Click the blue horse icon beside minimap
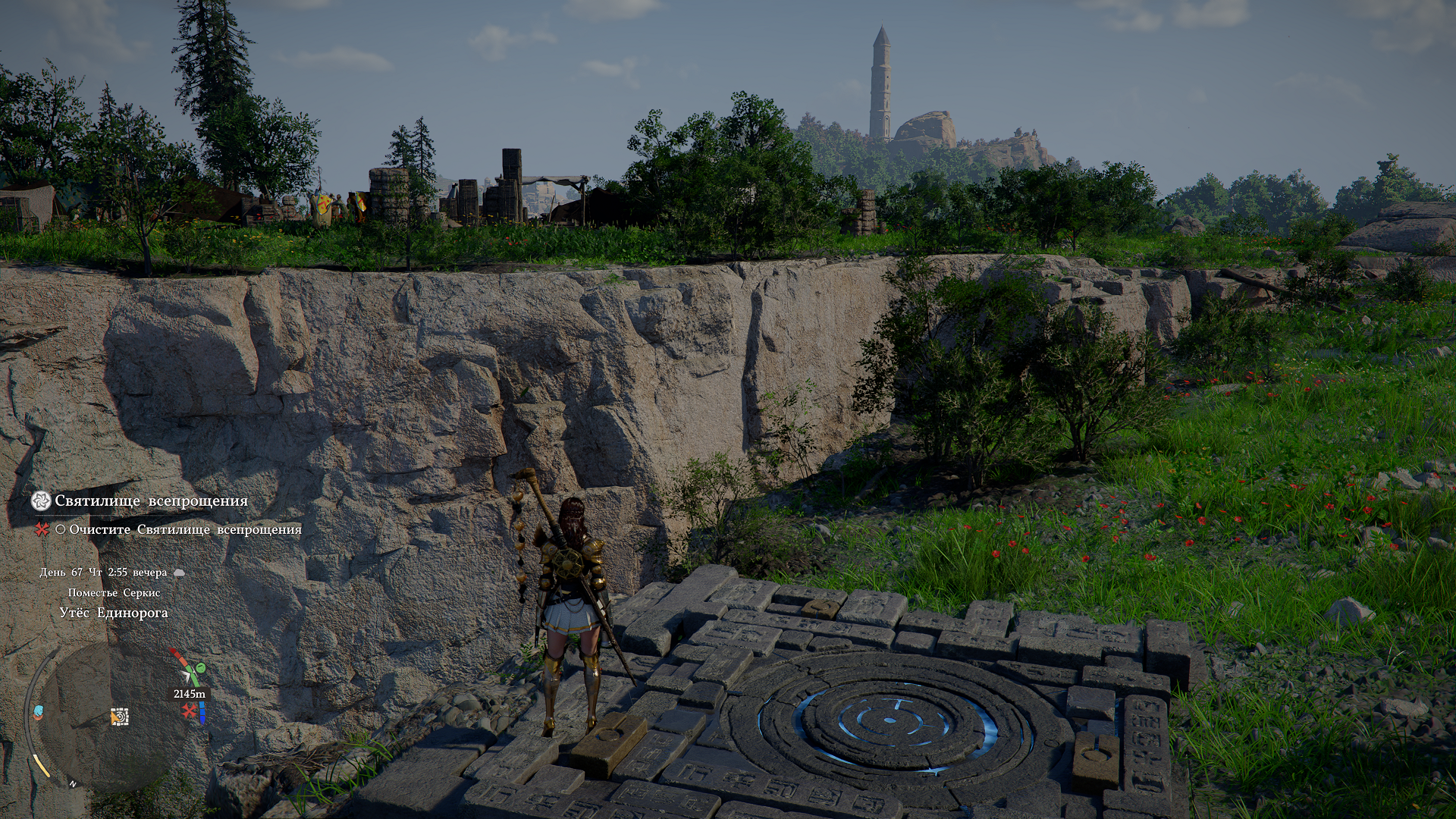 point(39,712)
